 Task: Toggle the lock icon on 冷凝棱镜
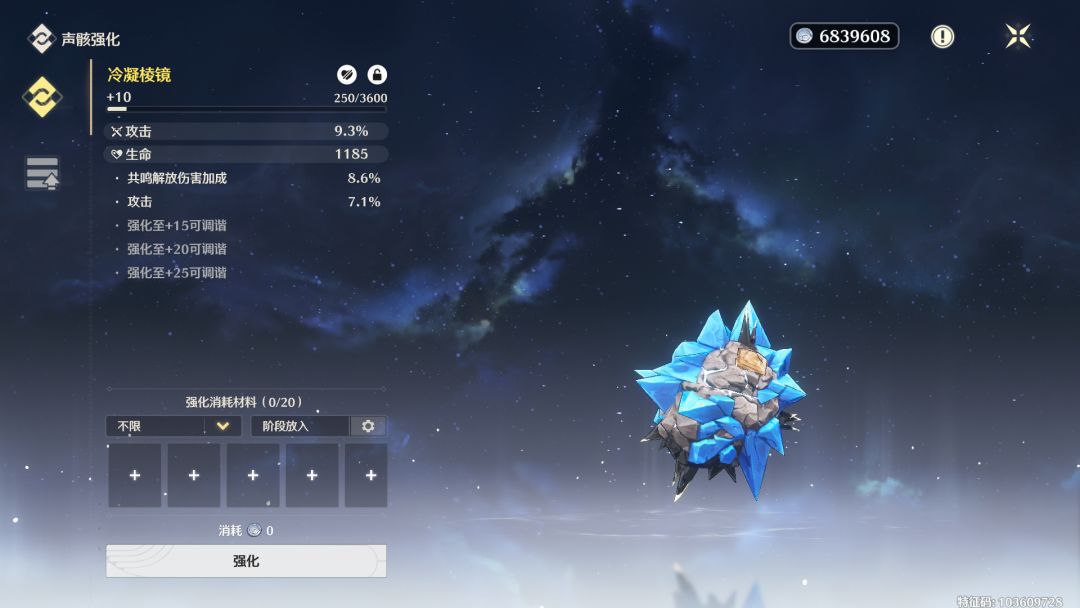click(377, 74)
